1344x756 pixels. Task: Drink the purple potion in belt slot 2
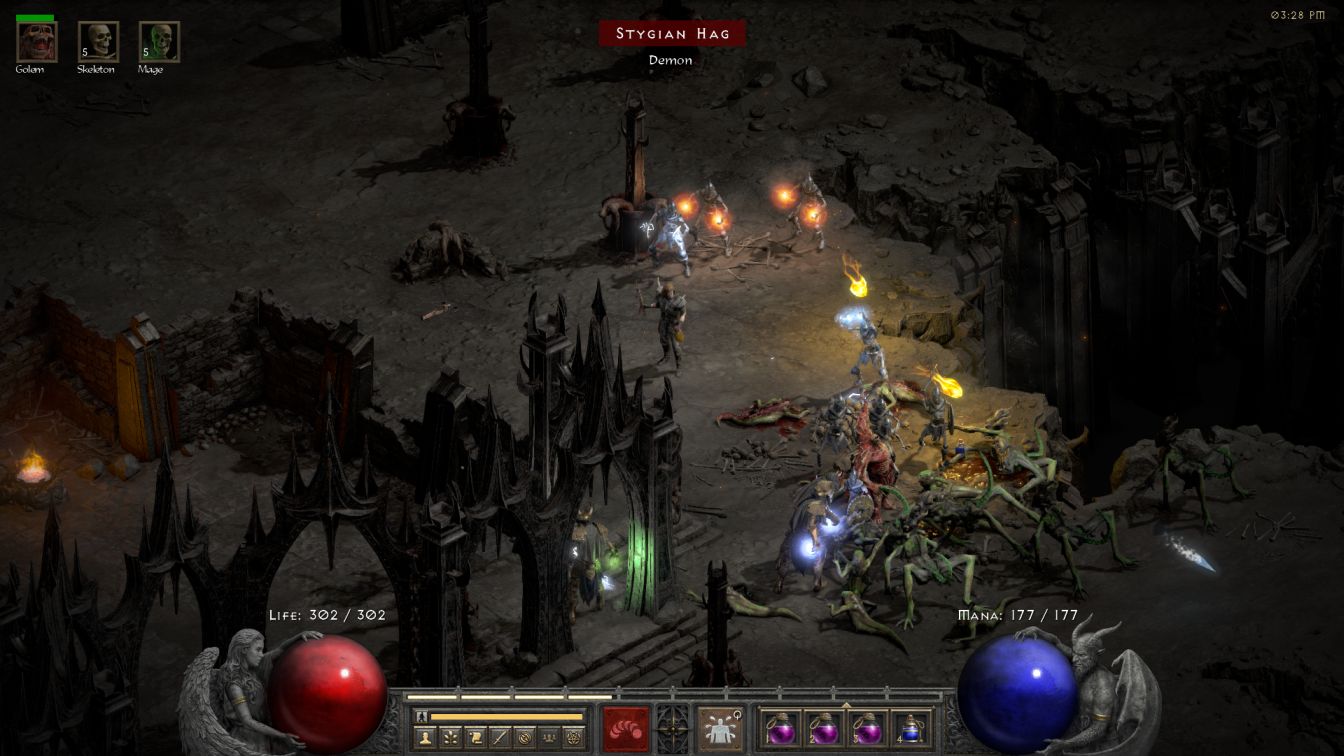click(824, 728)
